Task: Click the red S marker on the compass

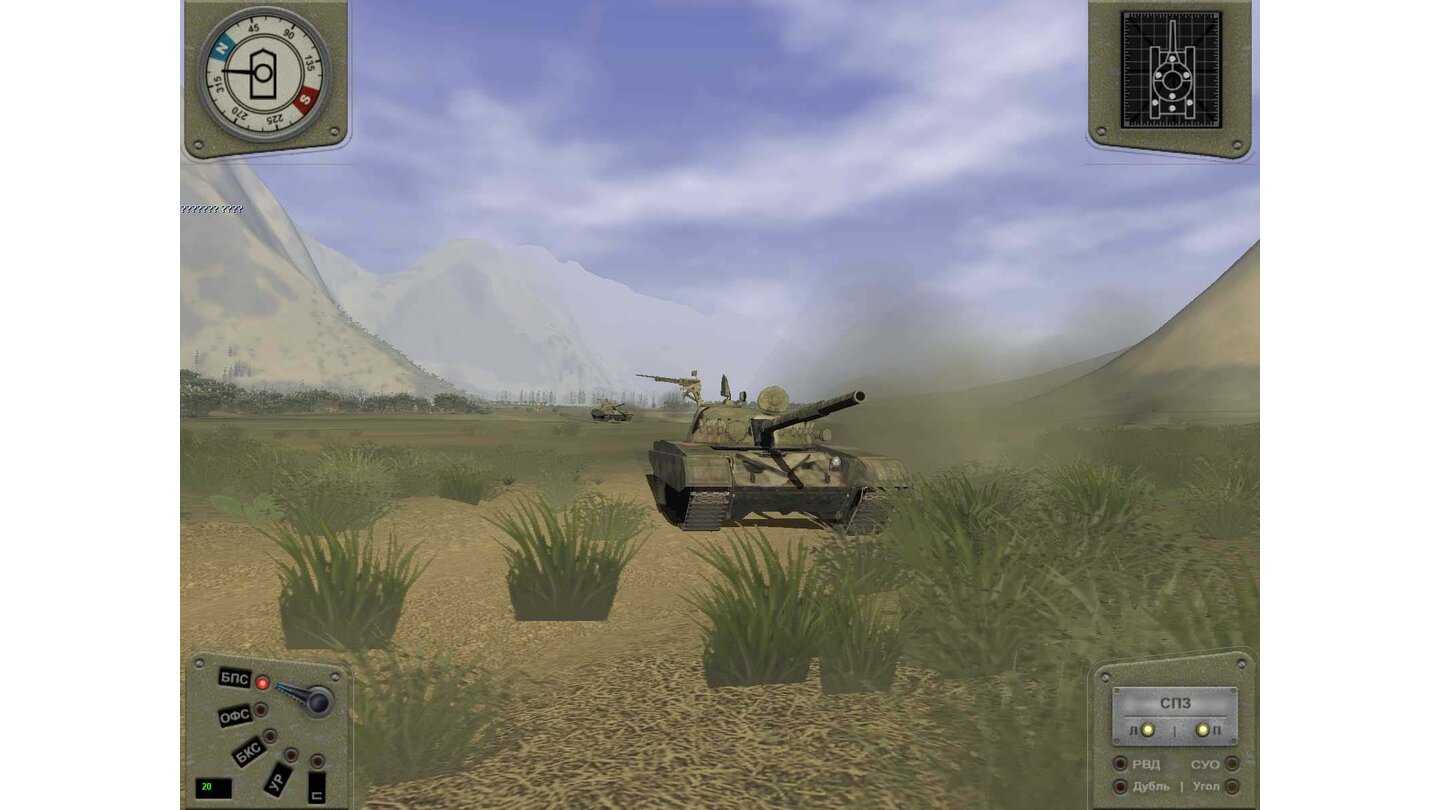Action: (x=305, y=100)
